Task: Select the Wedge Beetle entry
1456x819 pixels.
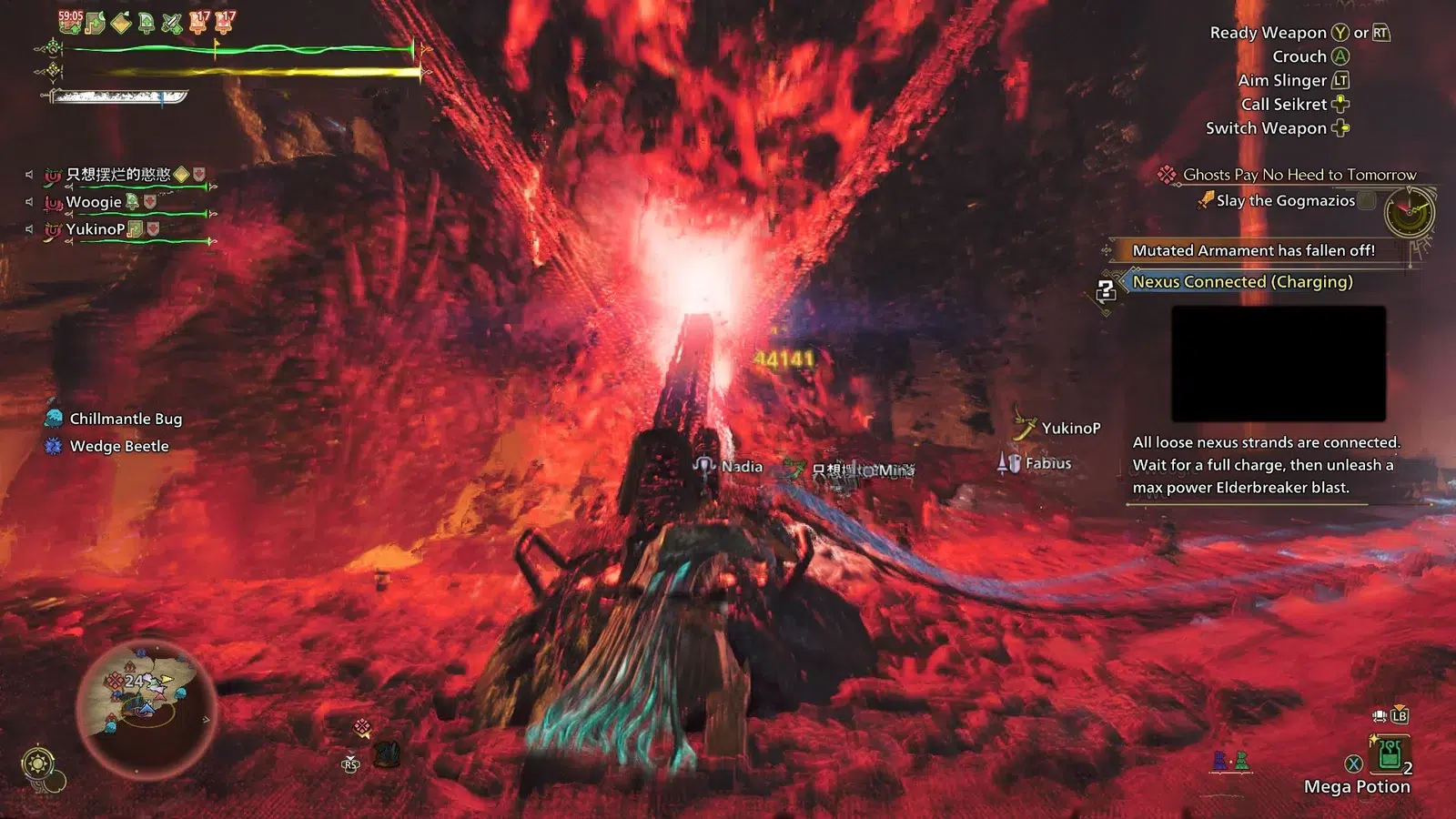Action: tap(118, 446)
